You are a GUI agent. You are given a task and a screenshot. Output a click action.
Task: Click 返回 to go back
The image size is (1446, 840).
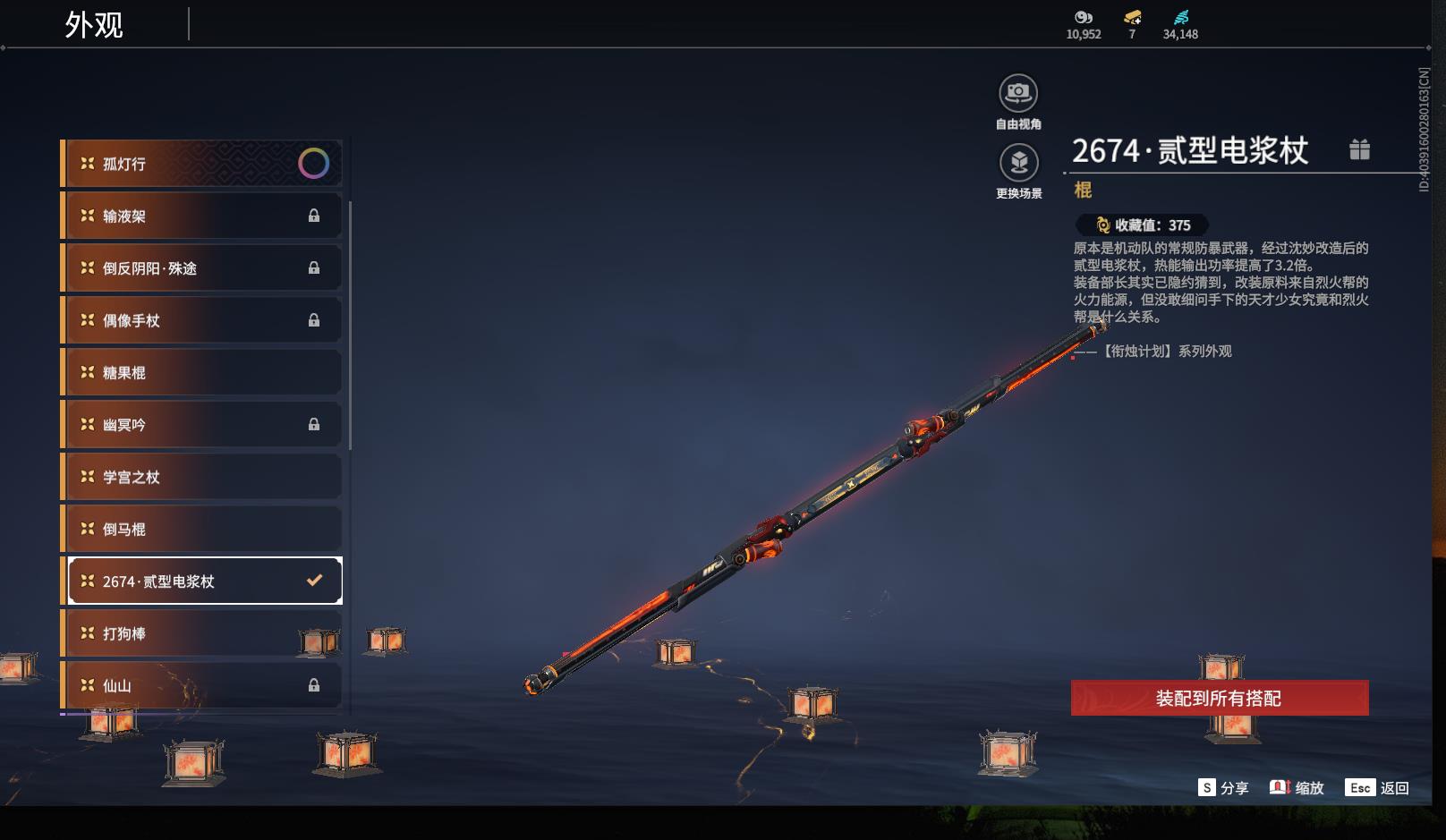1378,787
